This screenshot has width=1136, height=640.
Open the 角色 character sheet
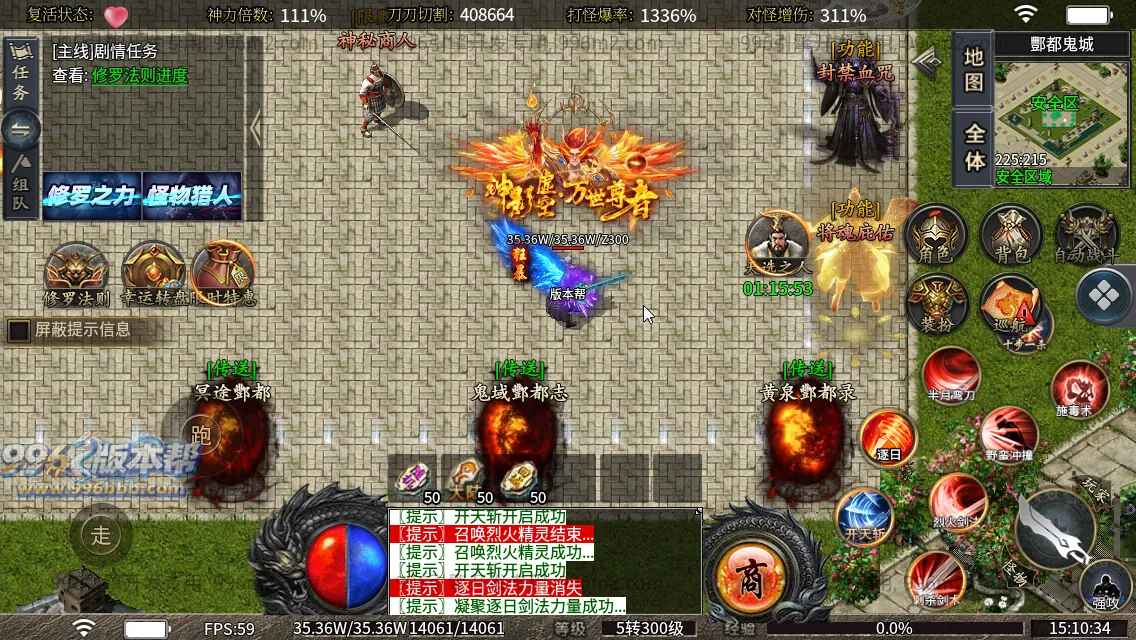click(x=936, y=236)
